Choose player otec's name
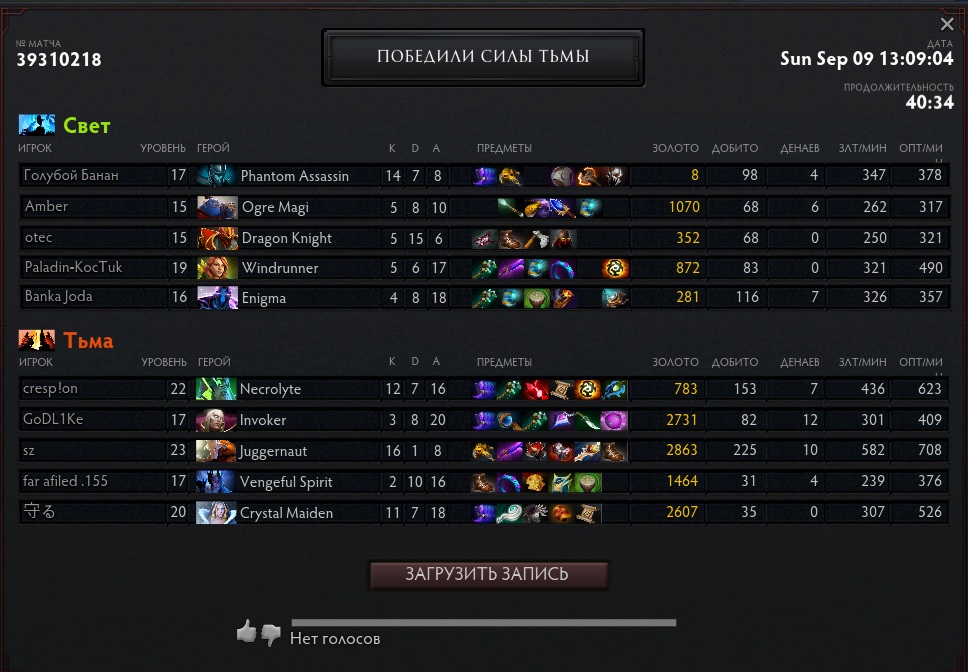Image resolution: width=968 pixels, height=672 pixels. 38,238
